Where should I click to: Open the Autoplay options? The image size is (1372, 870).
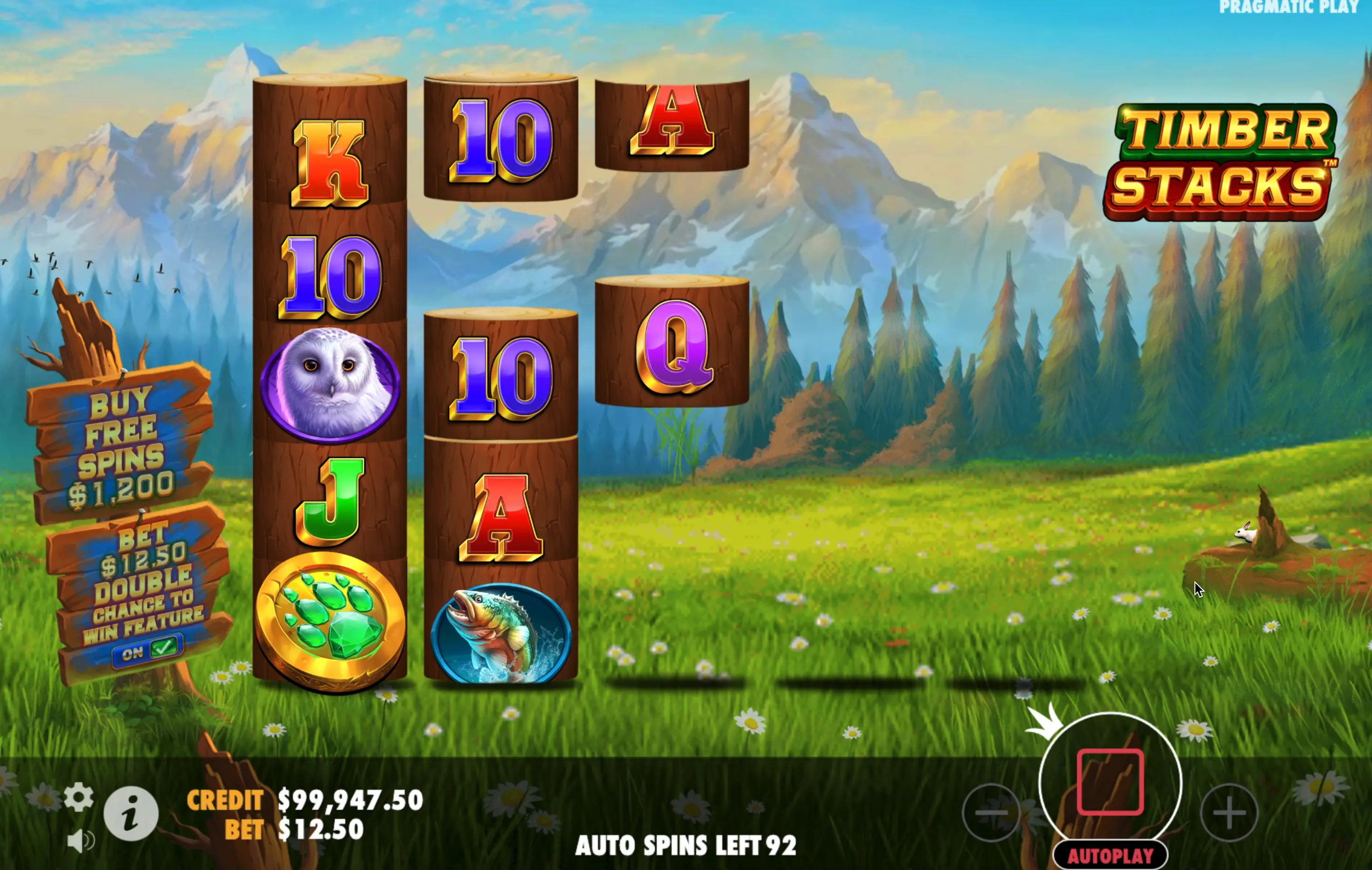[1110, 856]
